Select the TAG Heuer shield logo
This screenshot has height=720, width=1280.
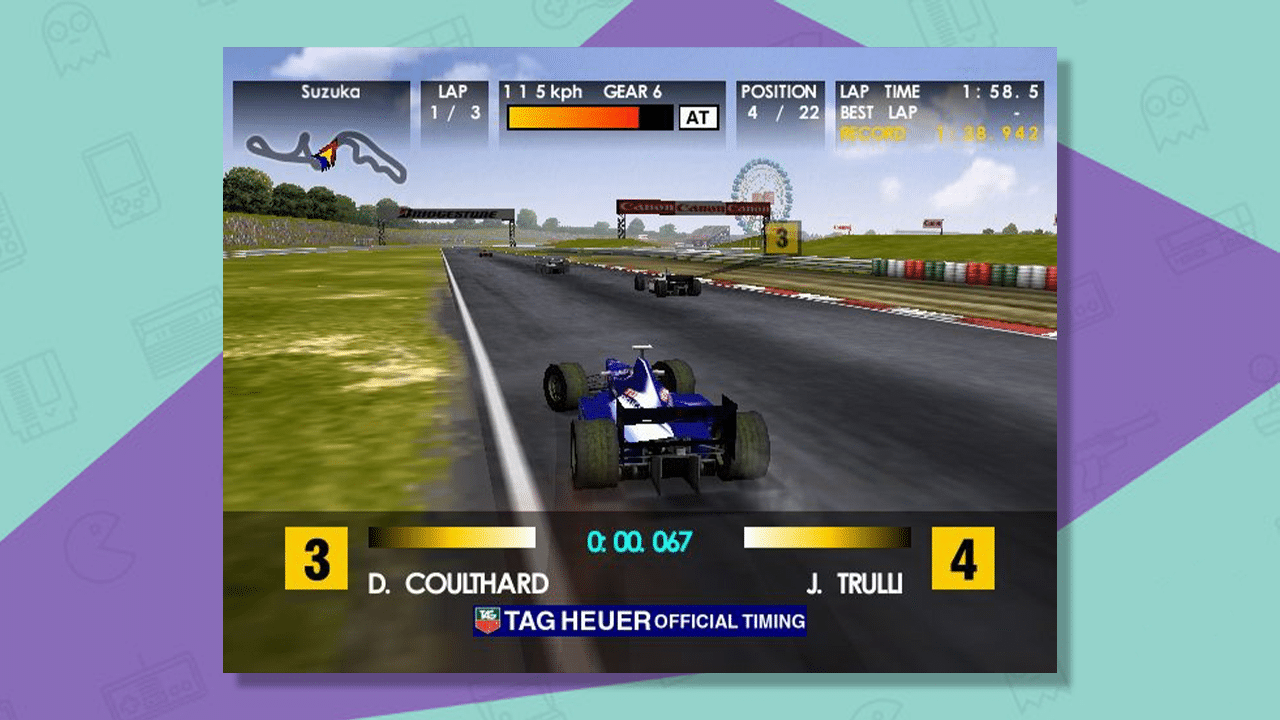coord(487,619)
